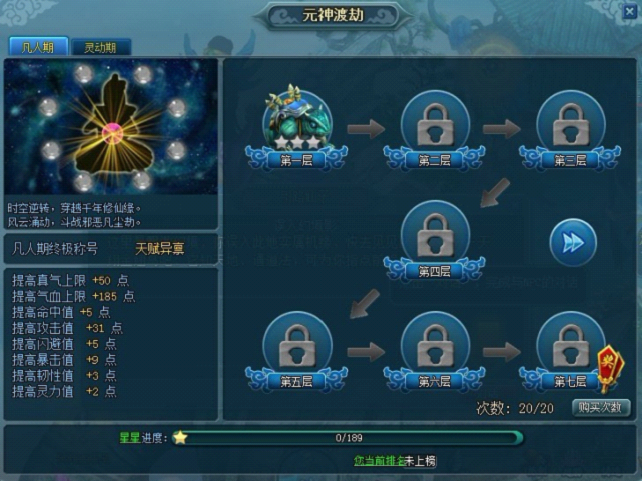Viewport: 643px width, 482px height.
Task: Switch to the 灵动期 tab
Action: tap(100, 47)
